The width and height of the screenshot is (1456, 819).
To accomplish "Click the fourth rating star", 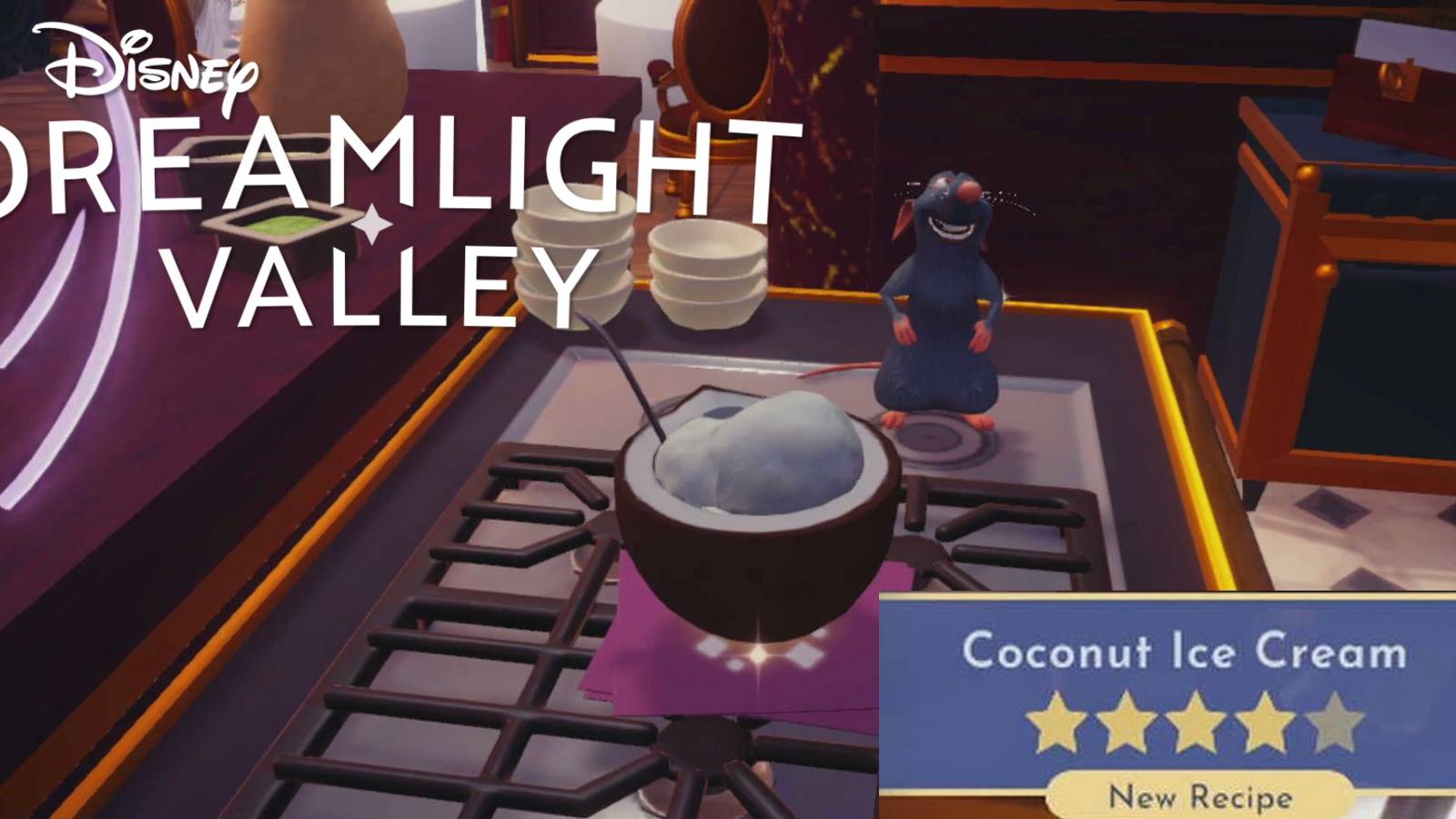I will [1263, 723].
